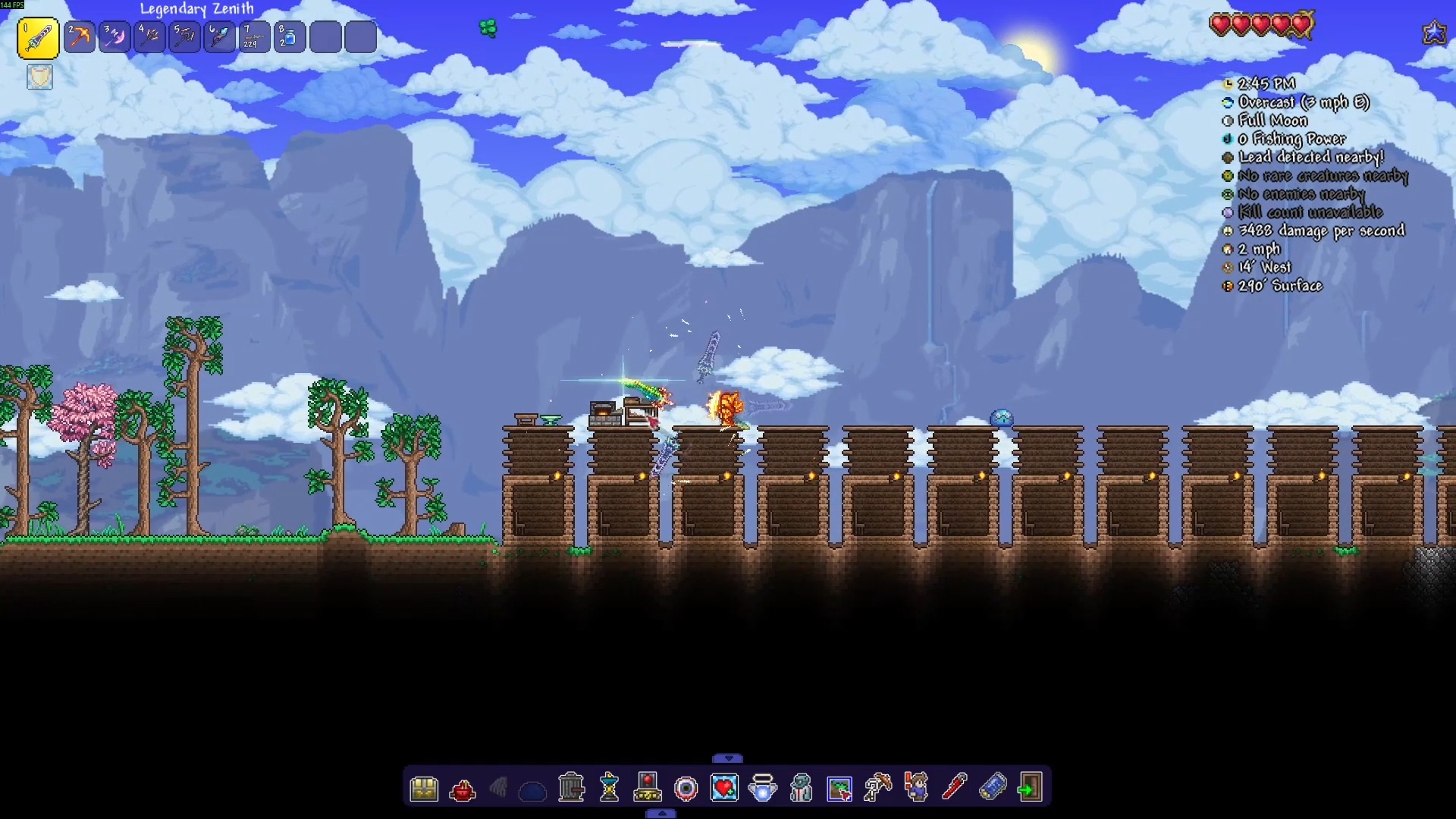This screenshot has height=819, width=1456.
Task: Click the character with red exclamation icon
Action: 916,788
